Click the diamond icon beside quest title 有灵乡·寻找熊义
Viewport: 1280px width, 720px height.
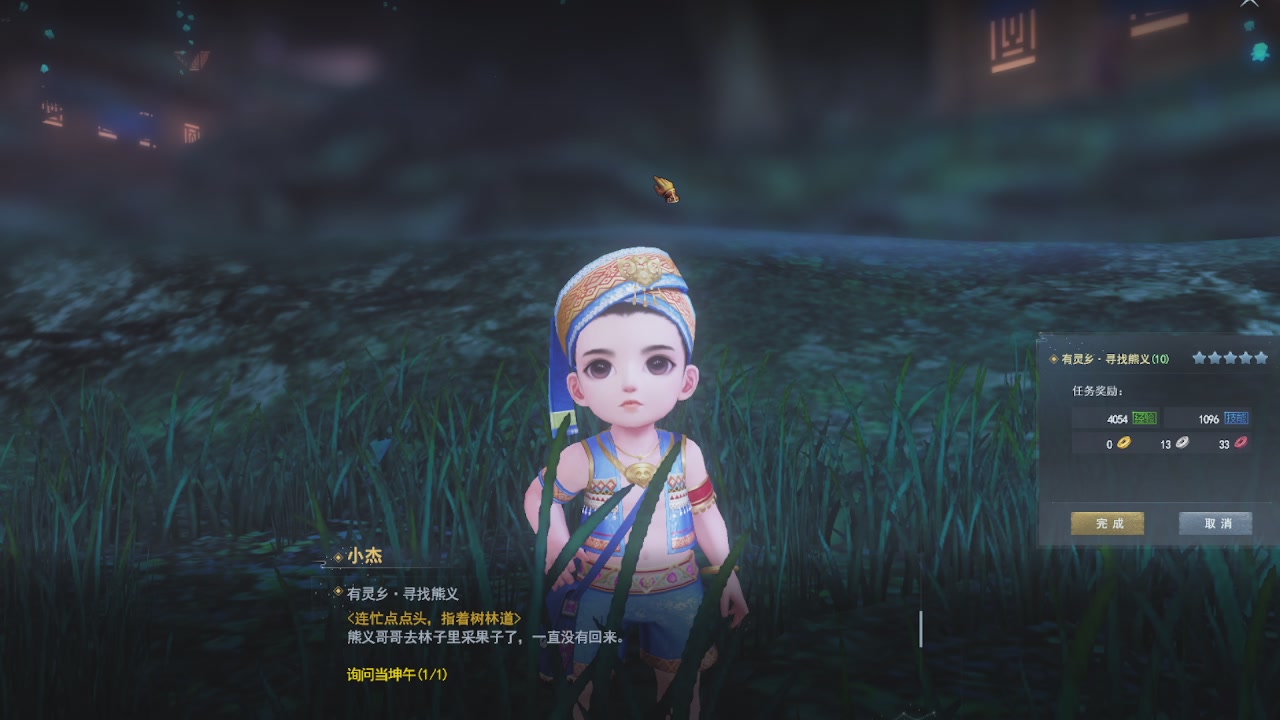(x=1052, y=359)
